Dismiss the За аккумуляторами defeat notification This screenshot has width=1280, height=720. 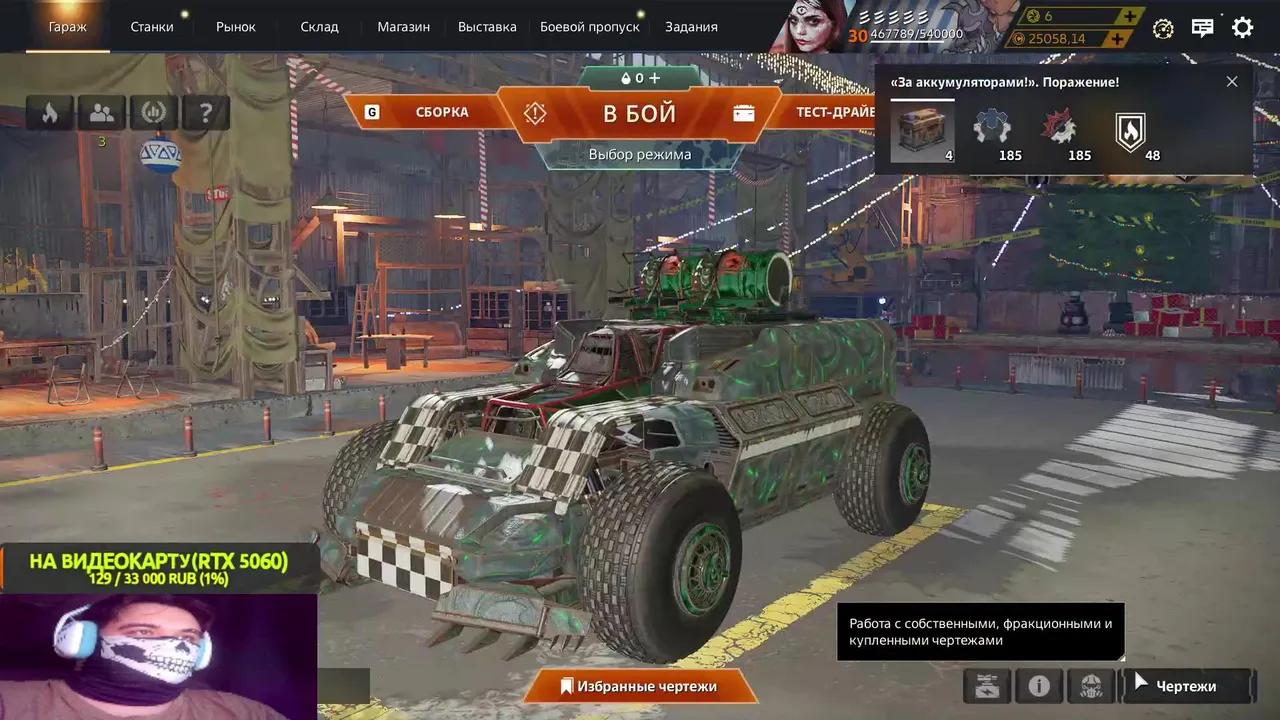point(1232,81)
